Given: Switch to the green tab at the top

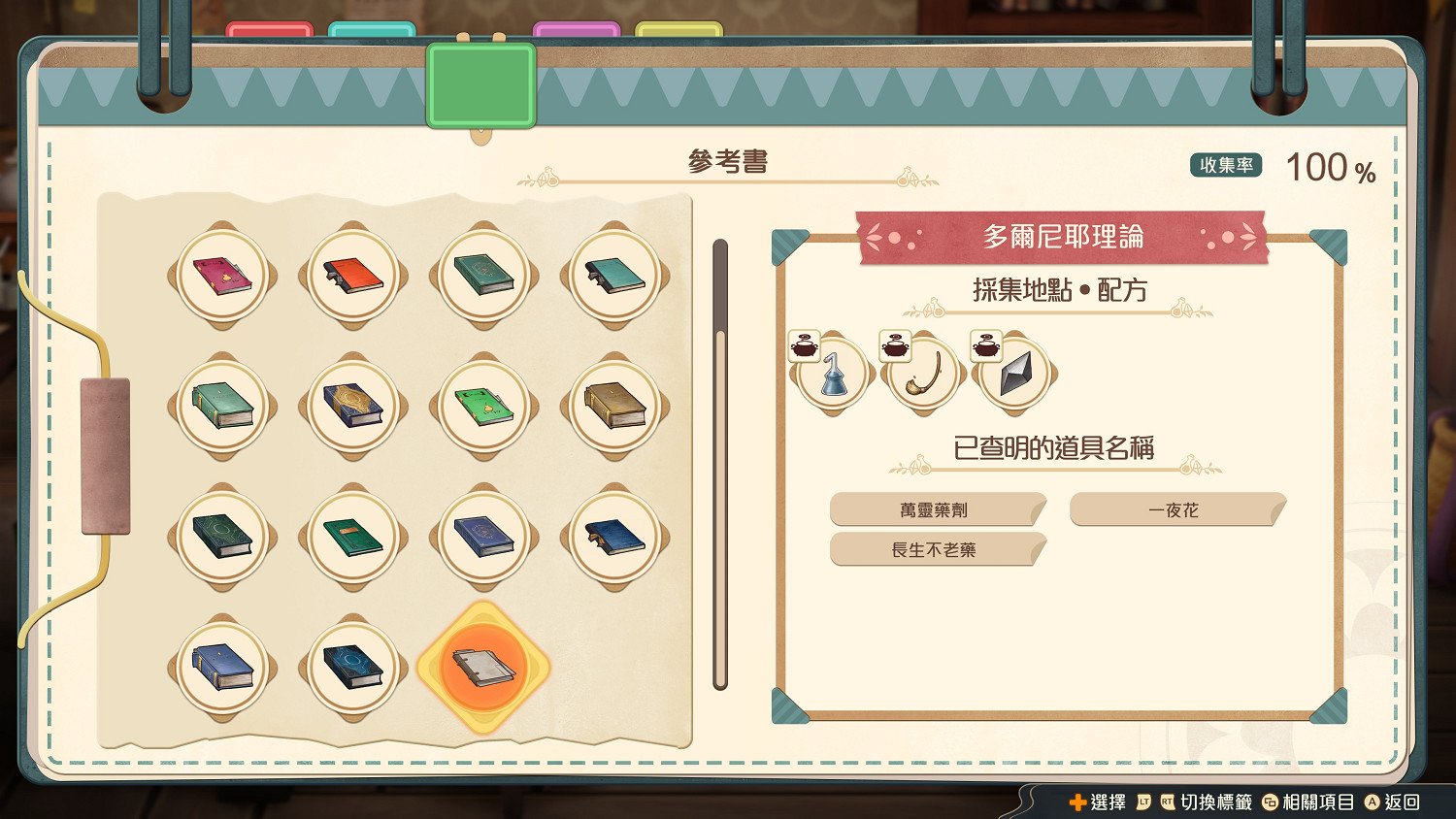Looking at the screenshot, I should point(480,82).
